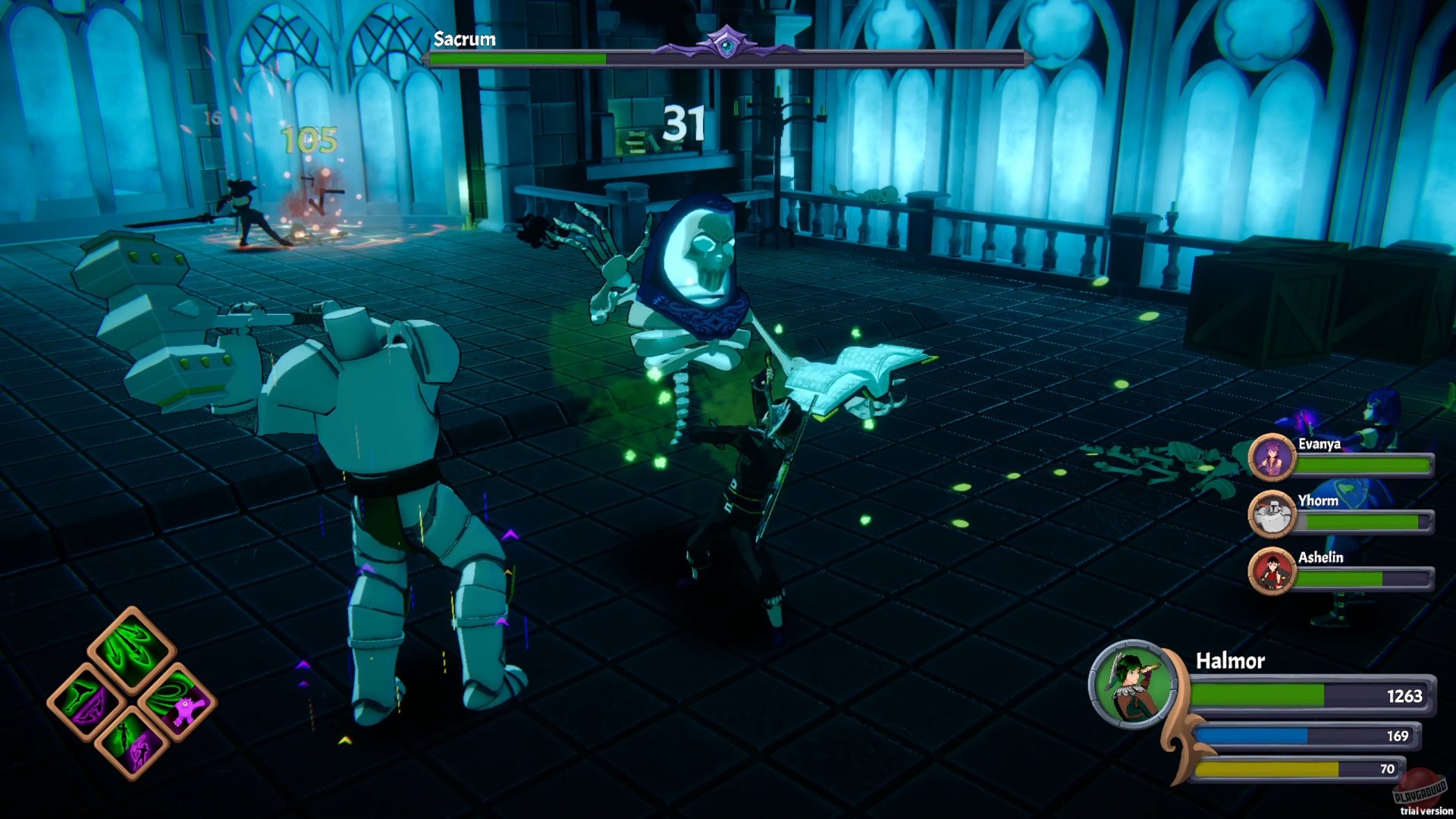
Task: Click the purple eye emblem above Sacrum's bar
Action: tap(726, 43)
